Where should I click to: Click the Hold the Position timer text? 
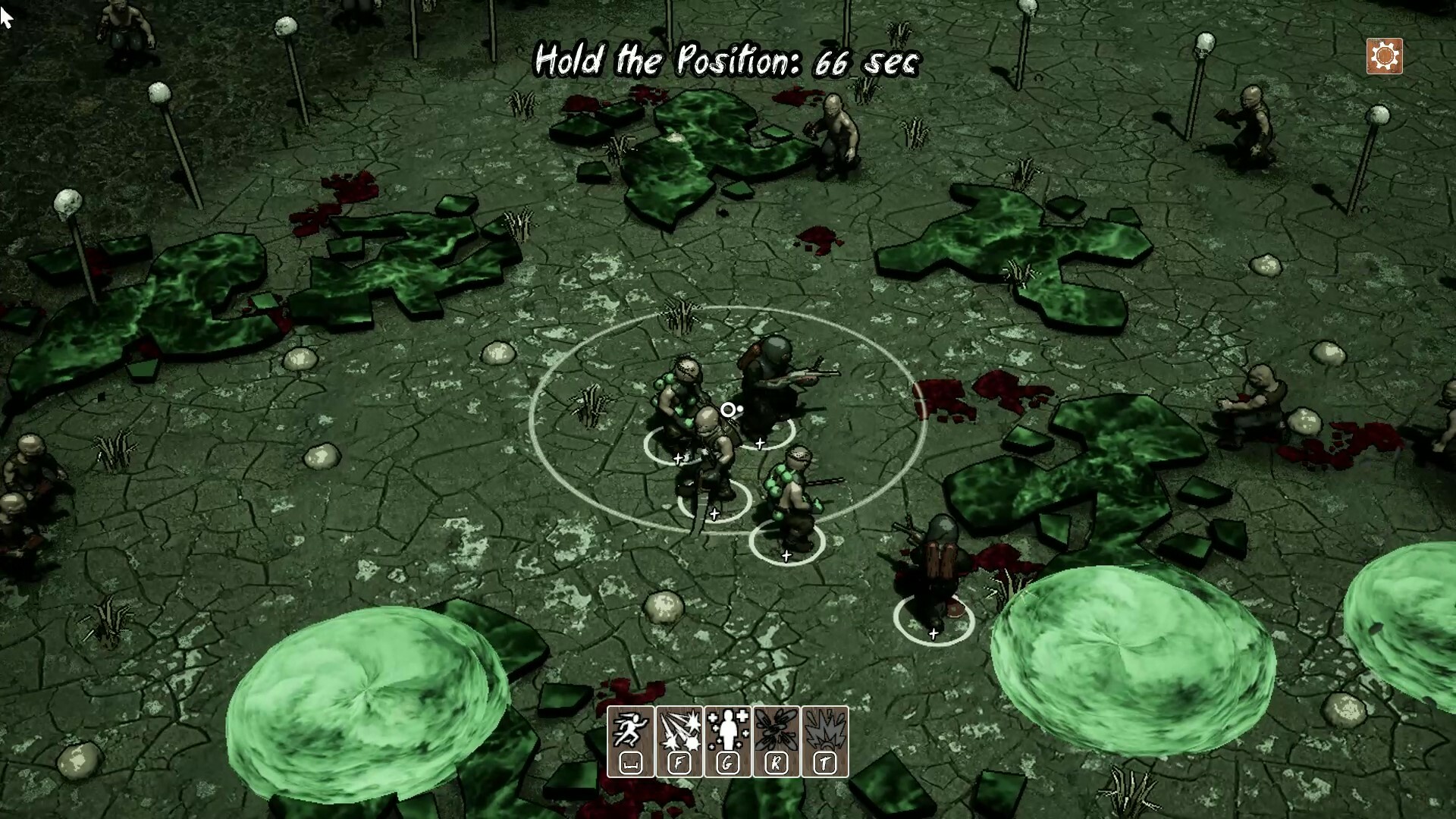pyautogui.click(x=726, y=62)
